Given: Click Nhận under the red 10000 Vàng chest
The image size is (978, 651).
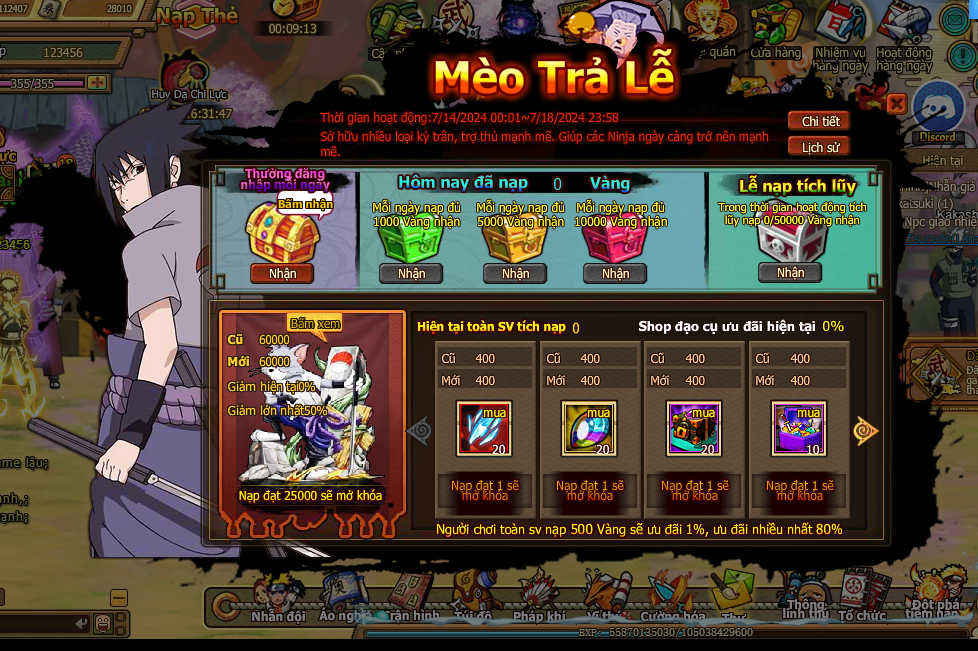Looking at the screenshot, I should click(616, 273).
